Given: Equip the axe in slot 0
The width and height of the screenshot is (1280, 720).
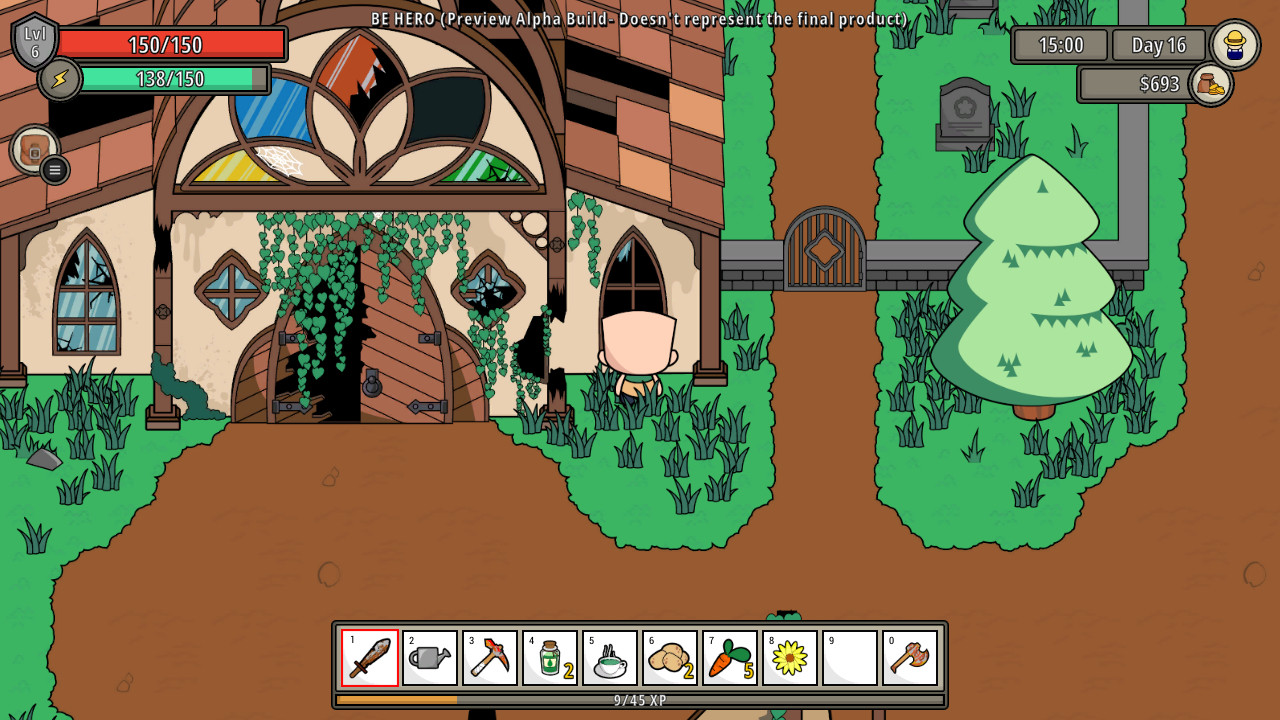Looking at the screenshot, I should [x=909, y=657].
